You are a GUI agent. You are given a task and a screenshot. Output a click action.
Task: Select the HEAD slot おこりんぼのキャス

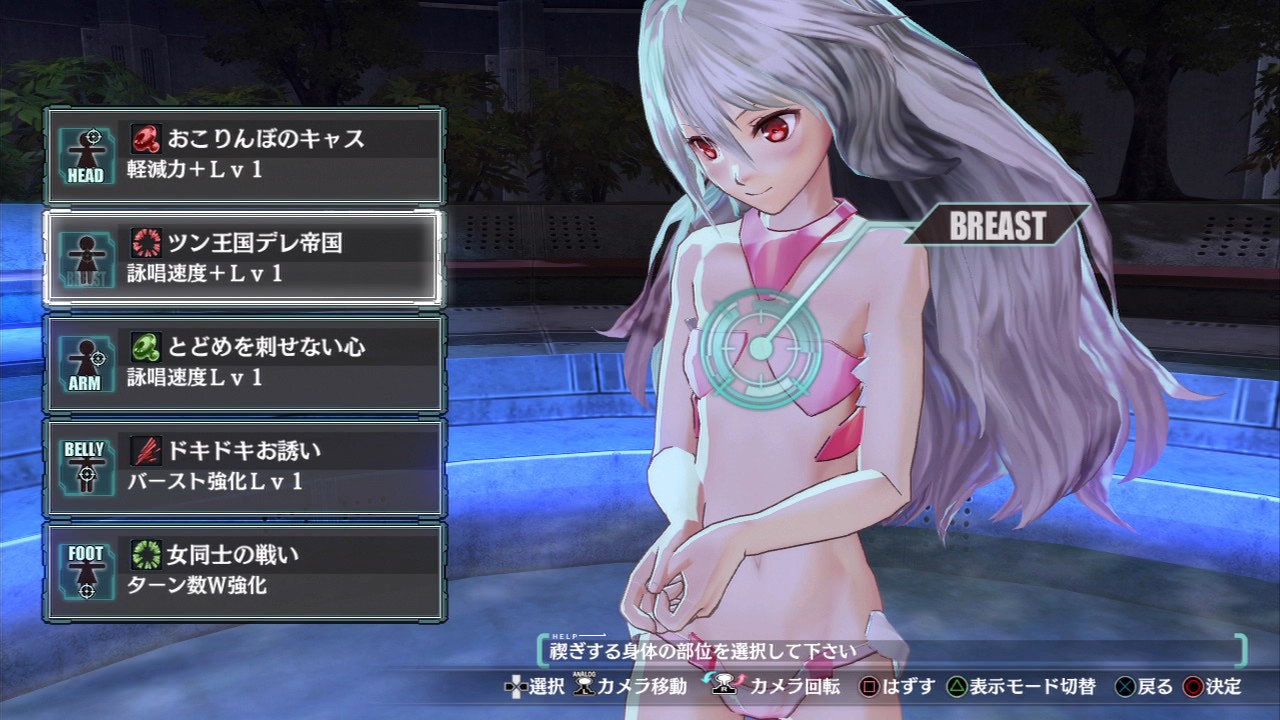tap(244, 155)
